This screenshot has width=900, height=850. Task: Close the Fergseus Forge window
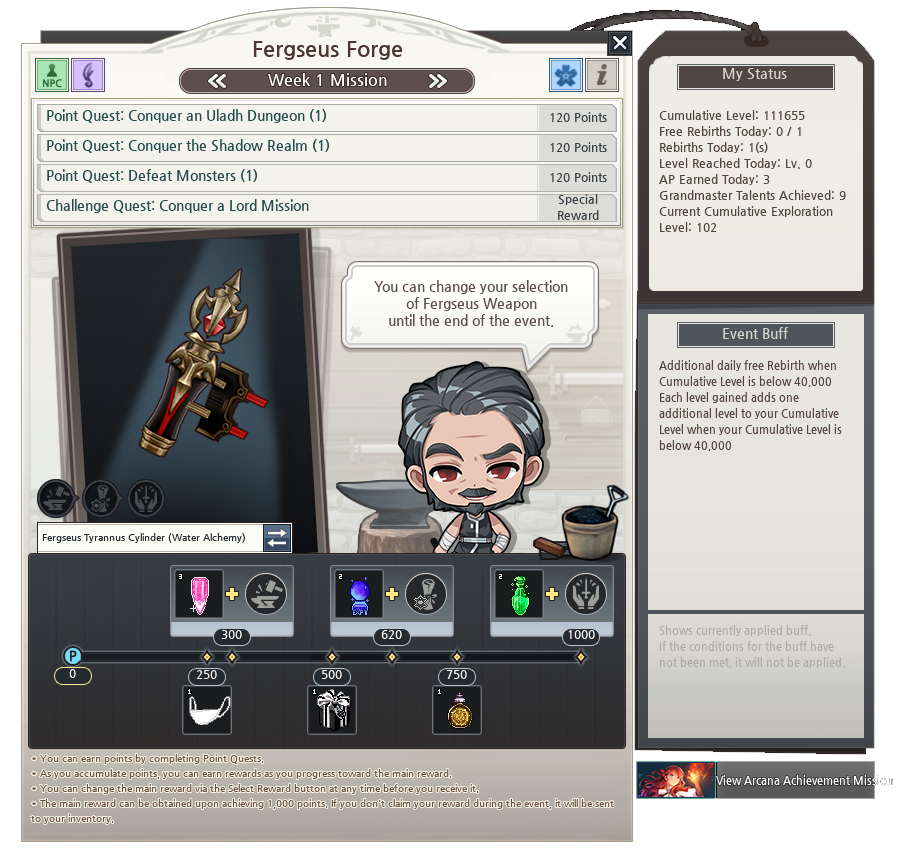click(620, 43)
